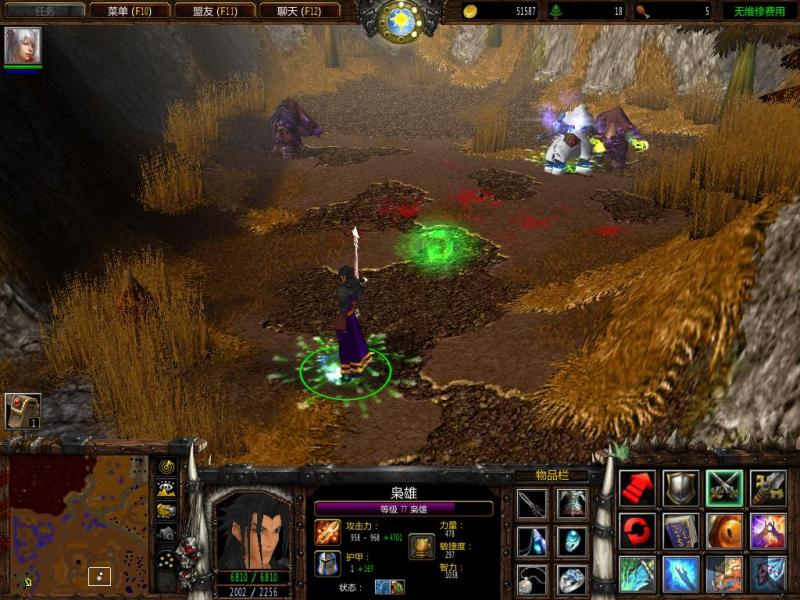Select the dark sword in the inventory
Image resolution: width=800 pixels, height=600 pixels.
(x=532, y=503)
